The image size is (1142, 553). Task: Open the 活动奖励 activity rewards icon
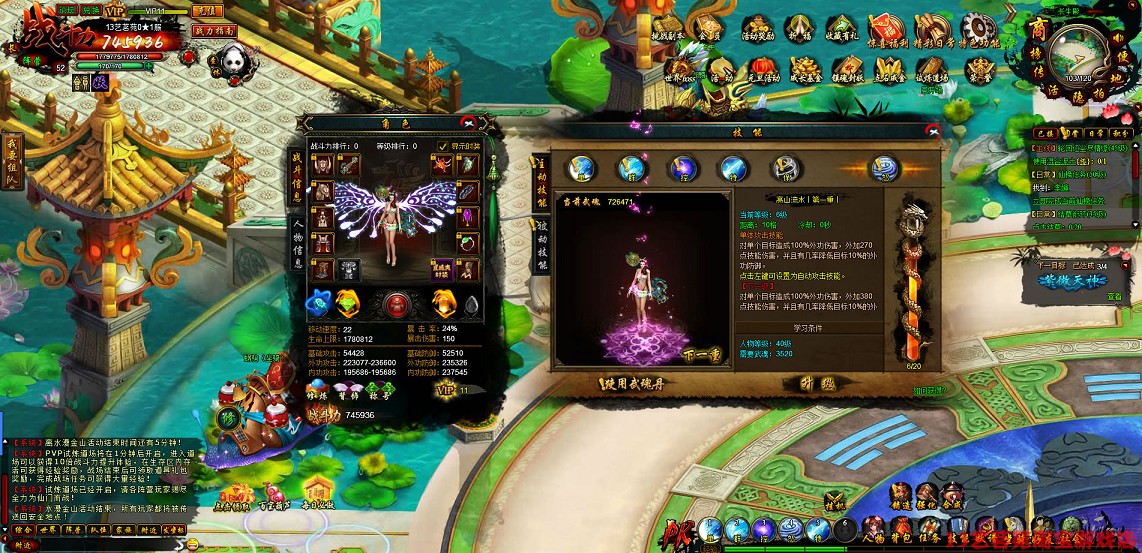(756, 33)
